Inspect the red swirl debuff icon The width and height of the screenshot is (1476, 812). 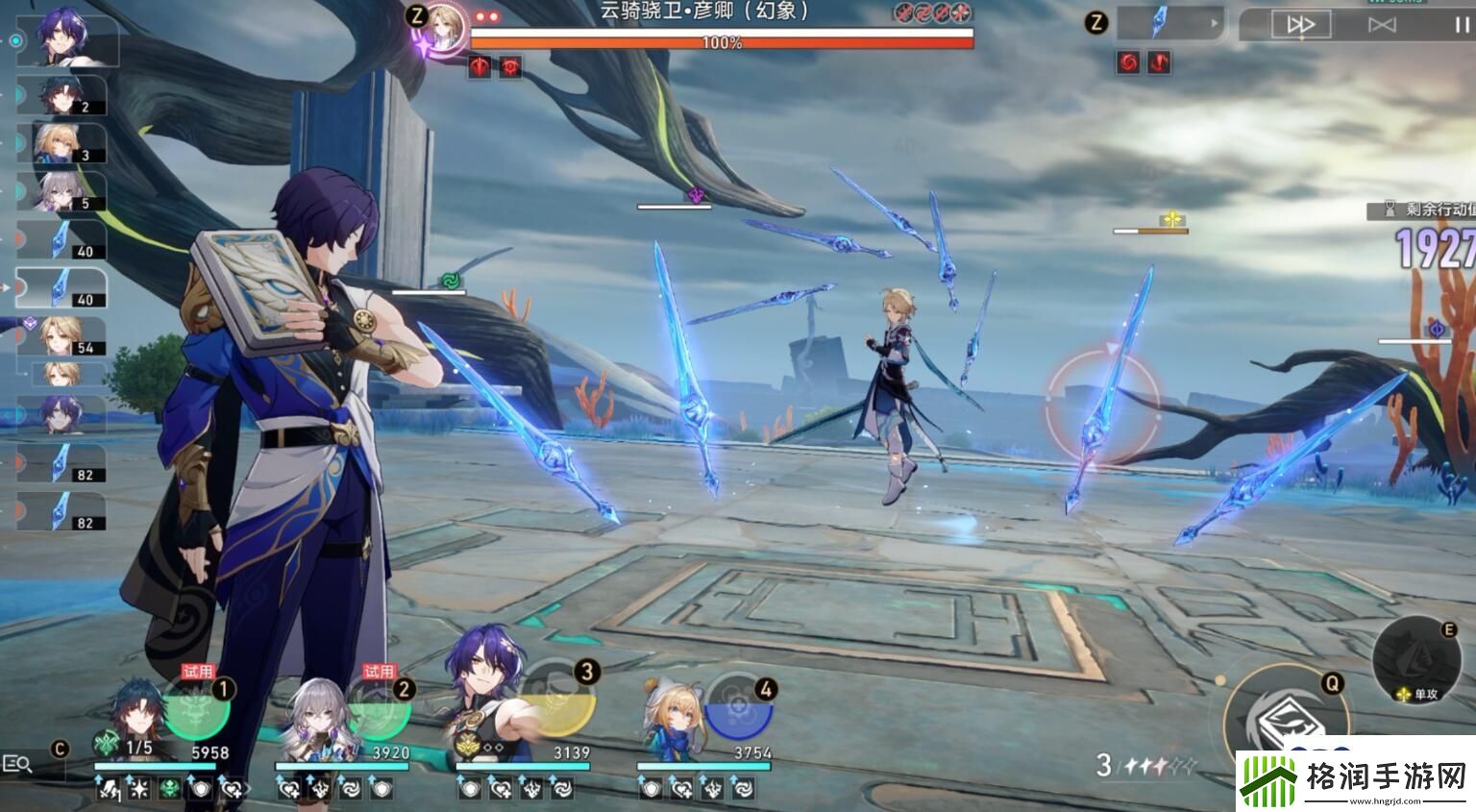[x=1128, y=62]
